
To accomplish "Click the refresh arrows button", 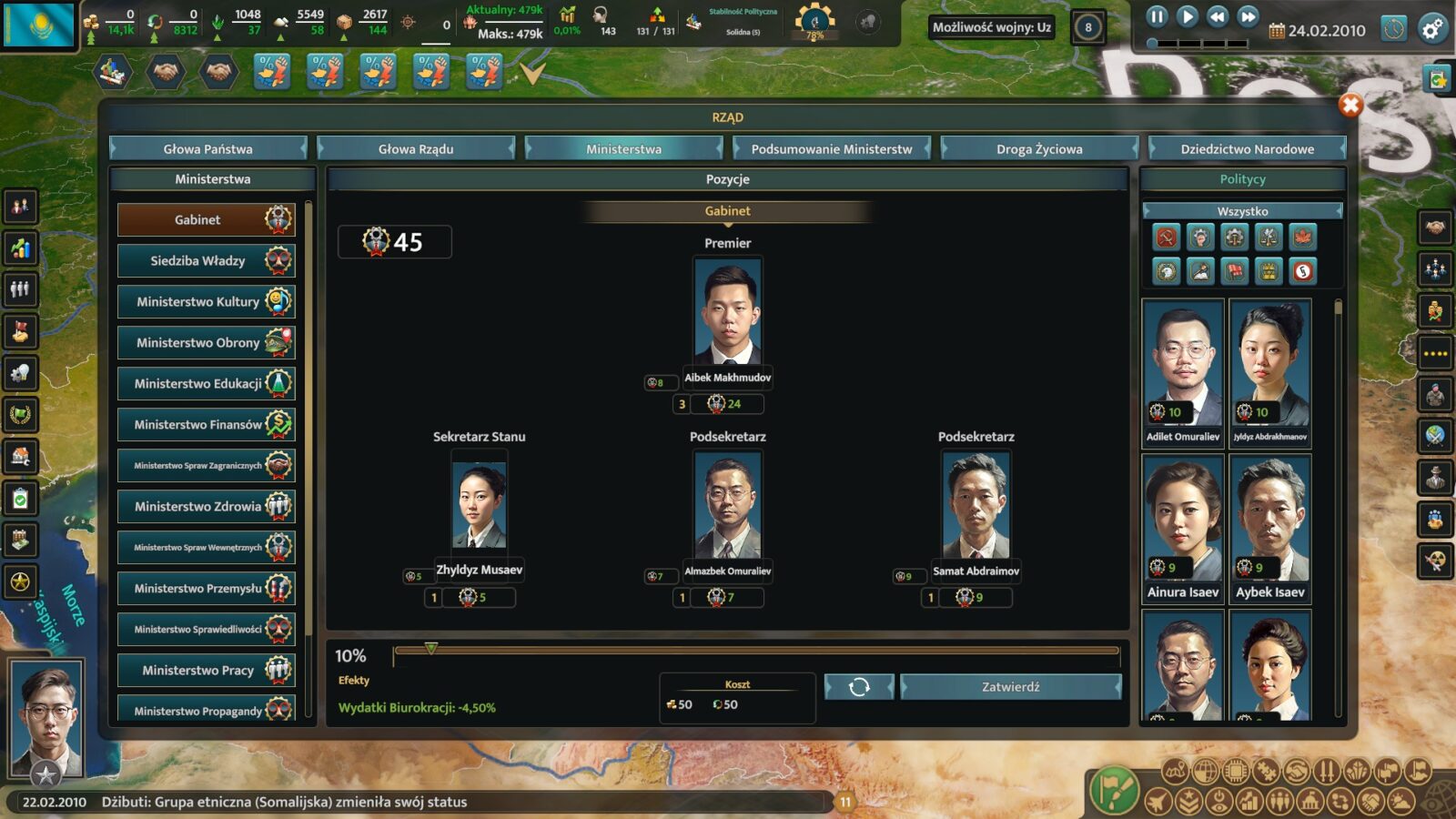I will (x=859, y=687).
